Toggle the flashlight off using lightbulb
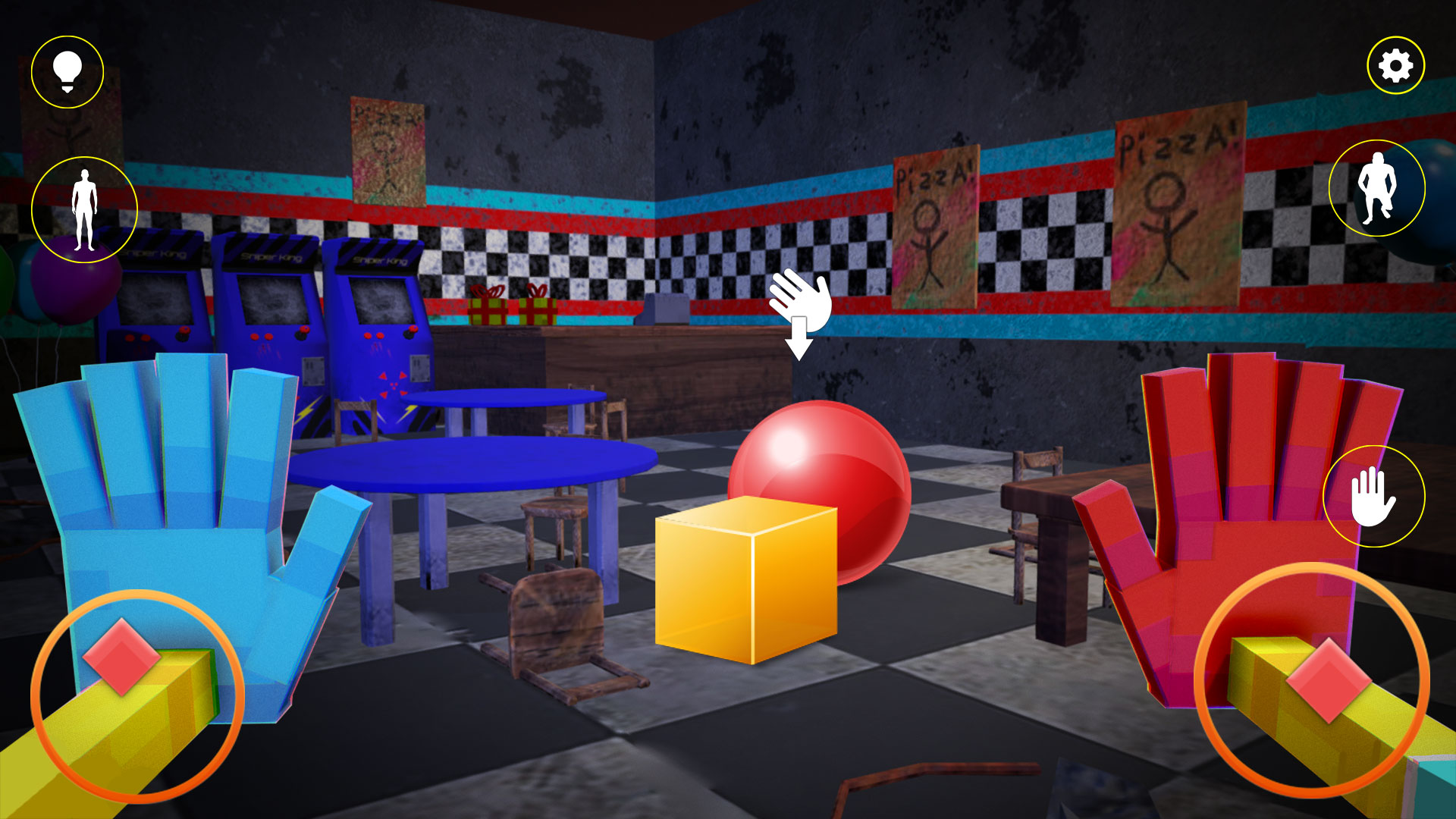1456x819 pixels. pyautogui.click(x=67, y=70)
